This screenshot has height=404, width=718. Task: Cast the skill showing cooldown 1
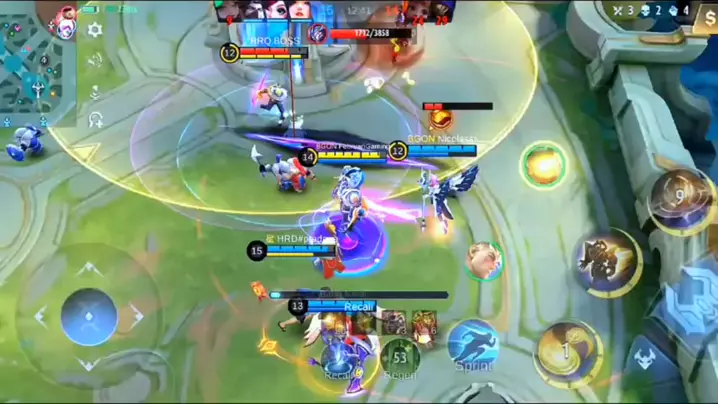click(567, 351)
